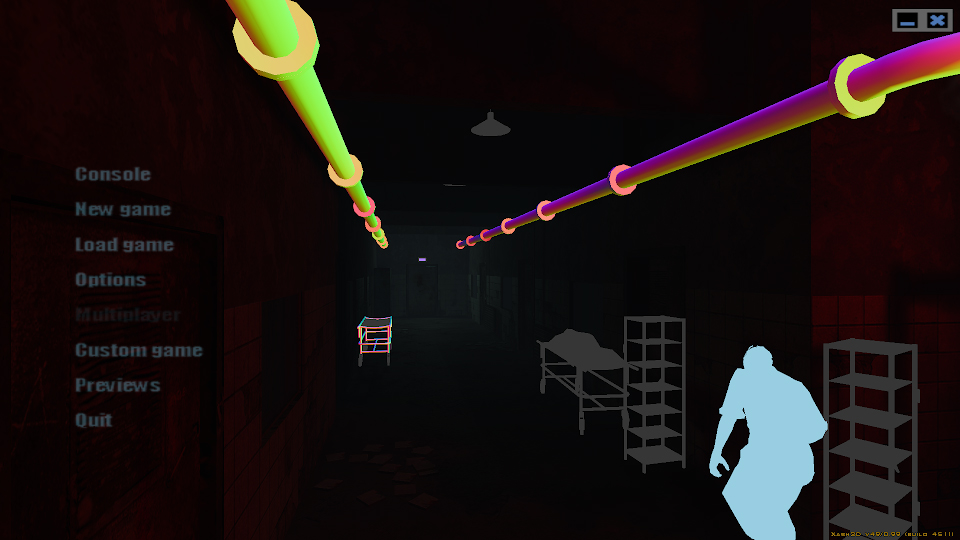Image resolution: width=960 pixels, height=540 pixels.
Task: Open the Console menu entry
Action: click(113, 174)
